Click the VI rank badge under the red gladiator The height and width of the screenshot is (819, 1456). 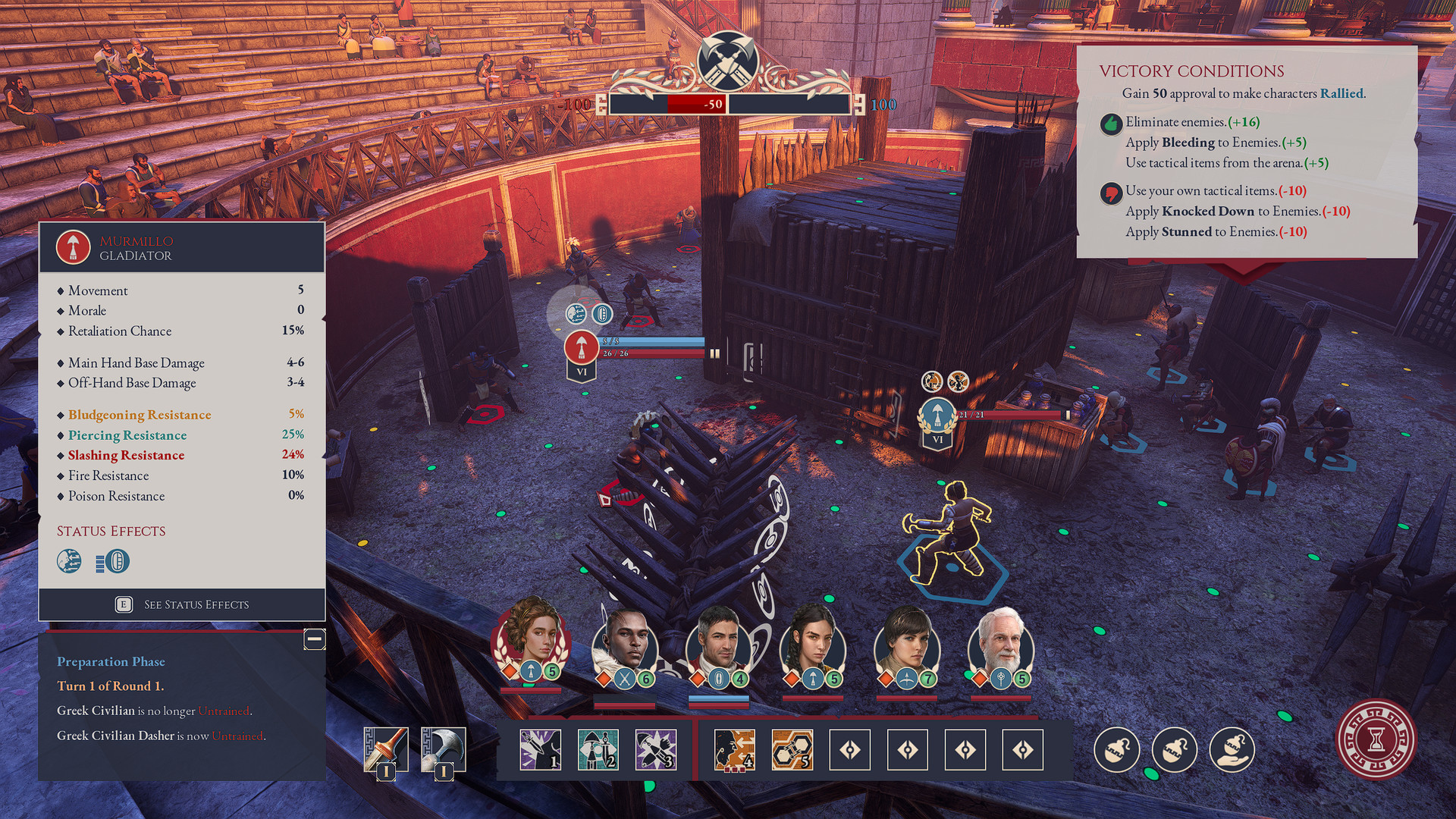click(x=582, y=372)
